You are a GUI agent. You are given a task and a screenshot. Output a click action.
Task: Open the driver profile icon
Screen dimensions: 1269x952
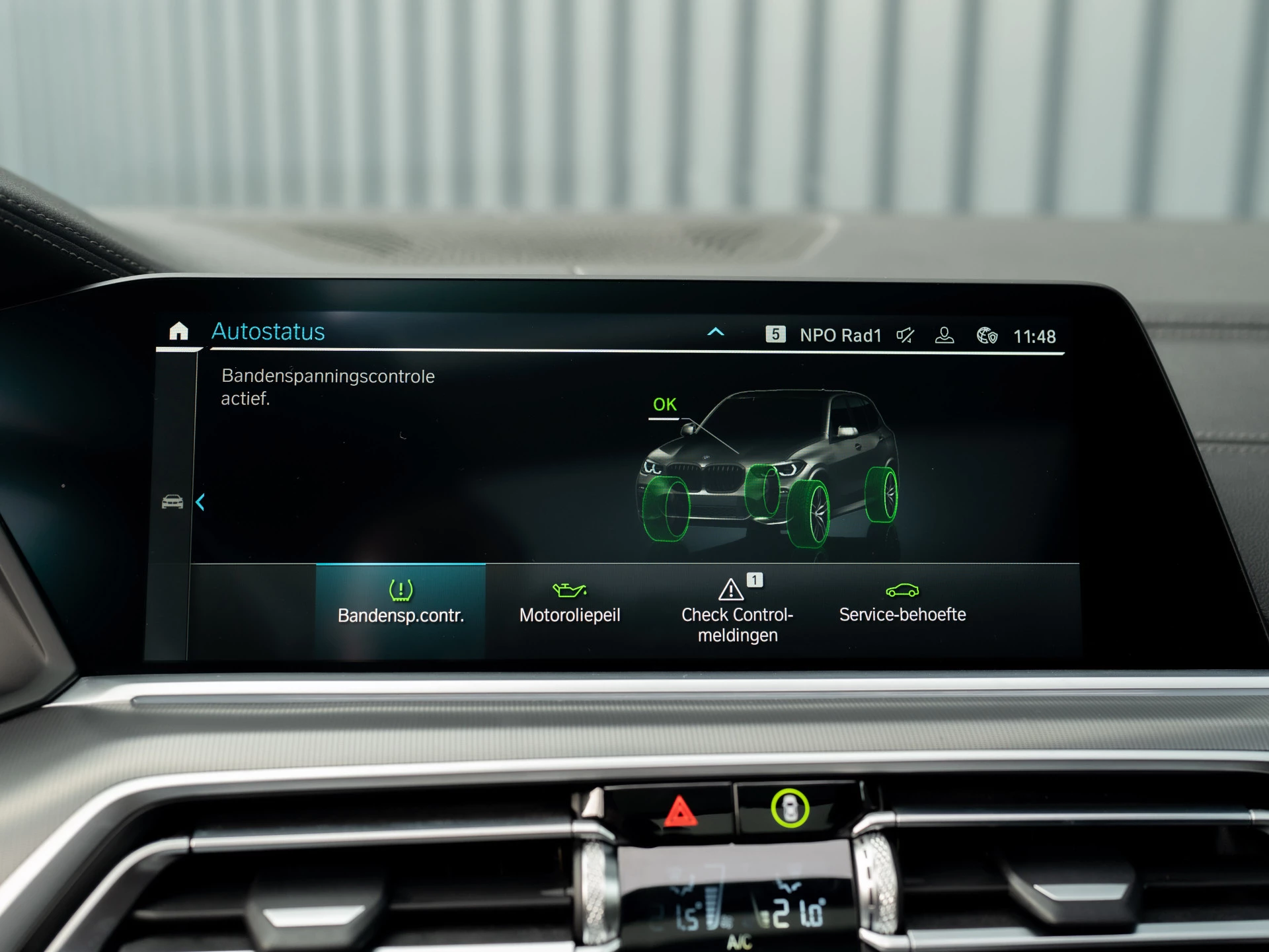944,336
